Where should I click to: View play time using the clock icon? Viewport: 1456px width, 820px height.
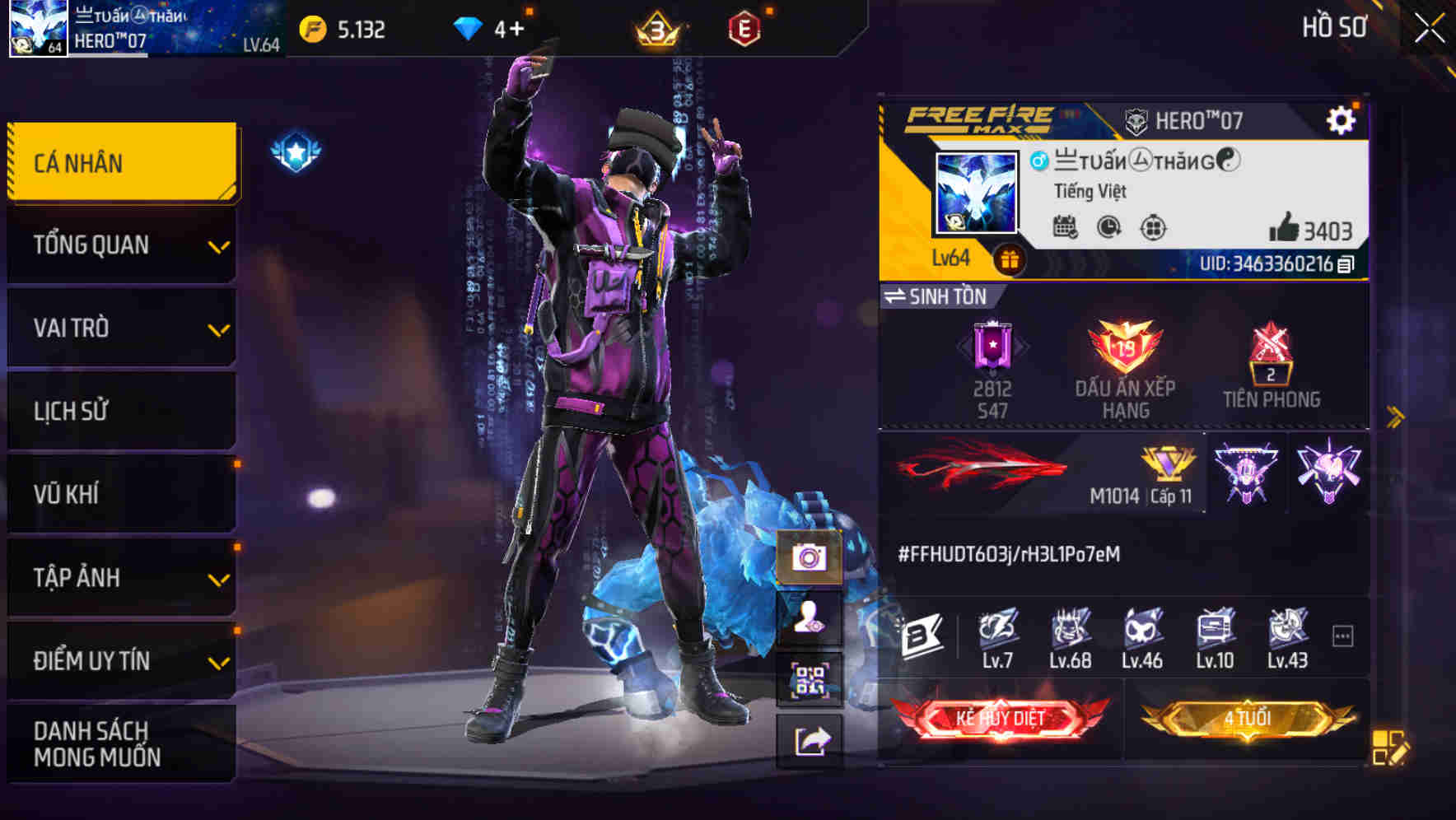pyautogui.click(x=1108, y=229)
